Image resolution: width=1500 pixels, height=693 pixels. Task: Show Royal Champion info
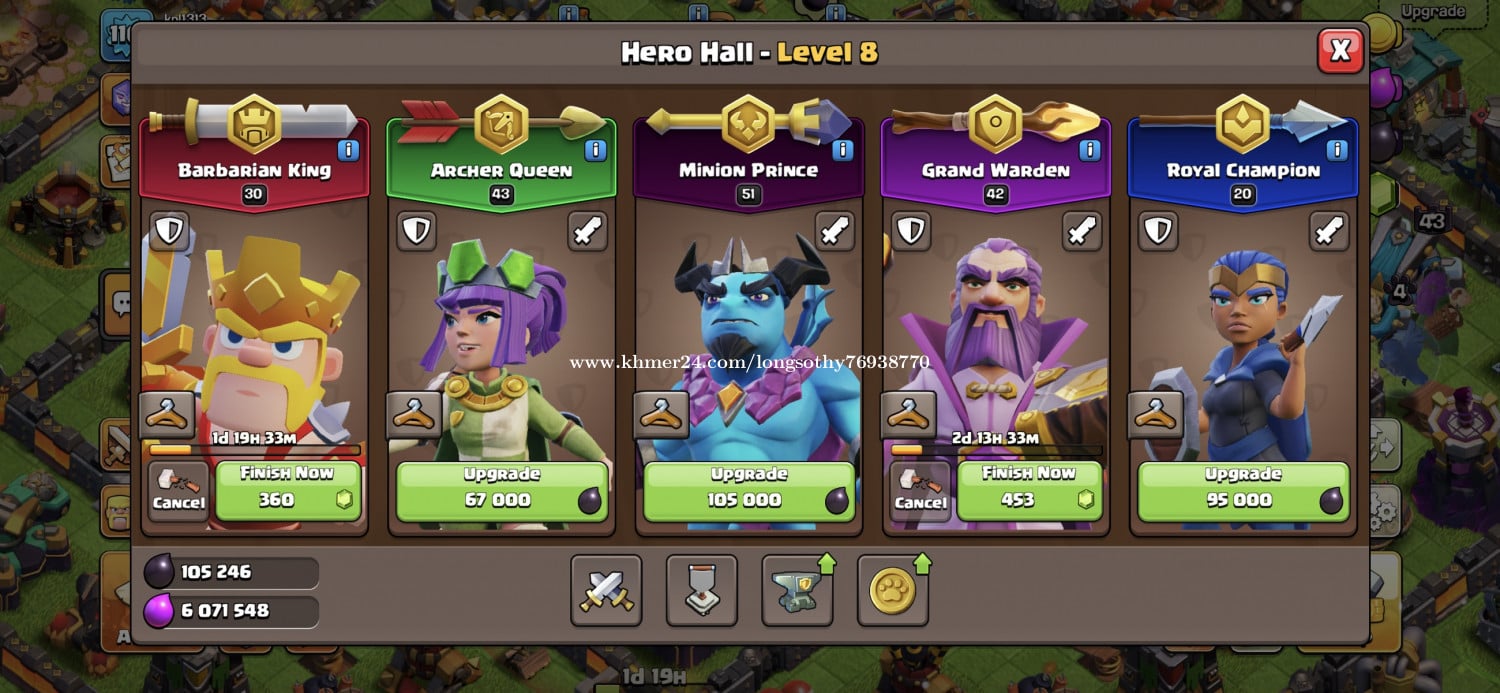click(1336, 150)
